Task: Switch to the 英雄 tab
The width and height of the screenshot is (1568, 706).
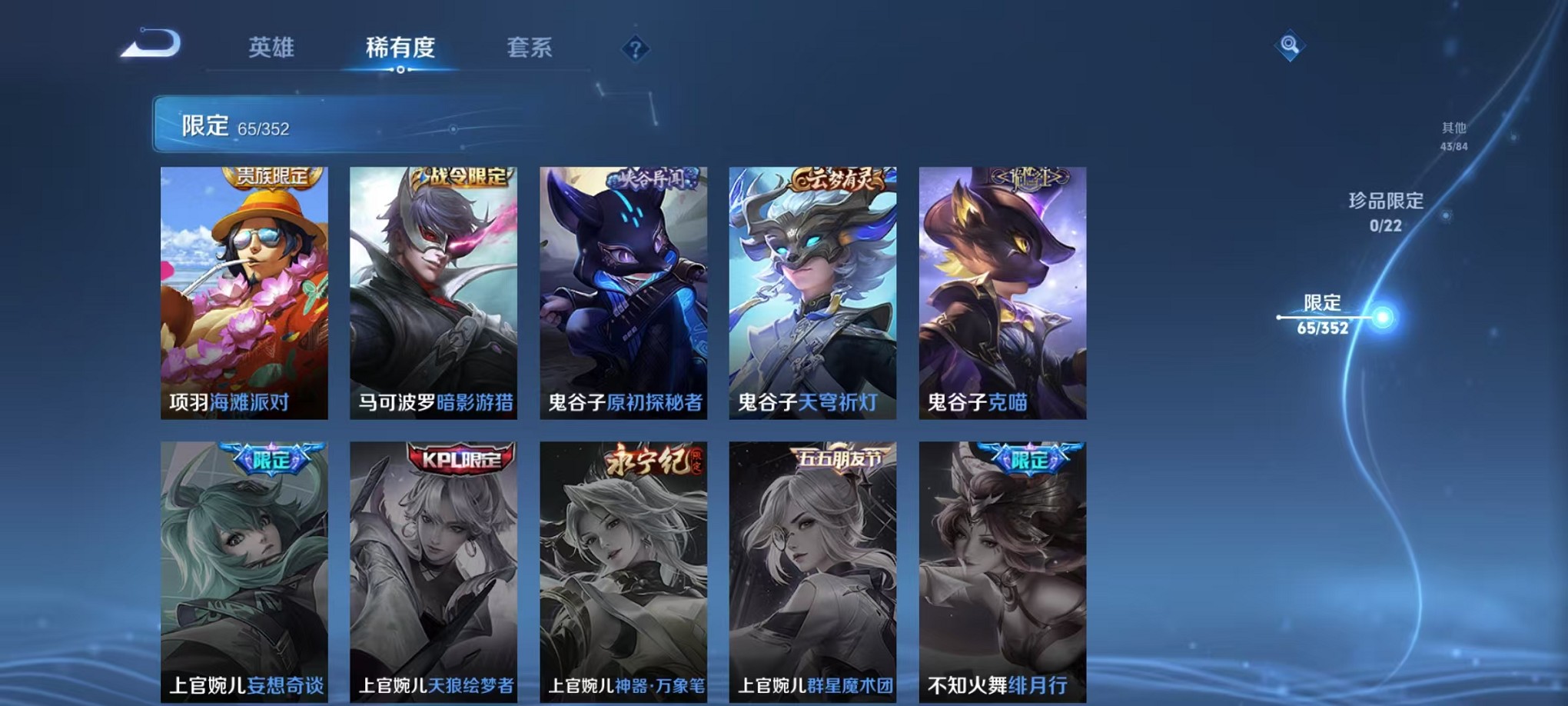Action: pyautogui.click(x=267, y=48)
